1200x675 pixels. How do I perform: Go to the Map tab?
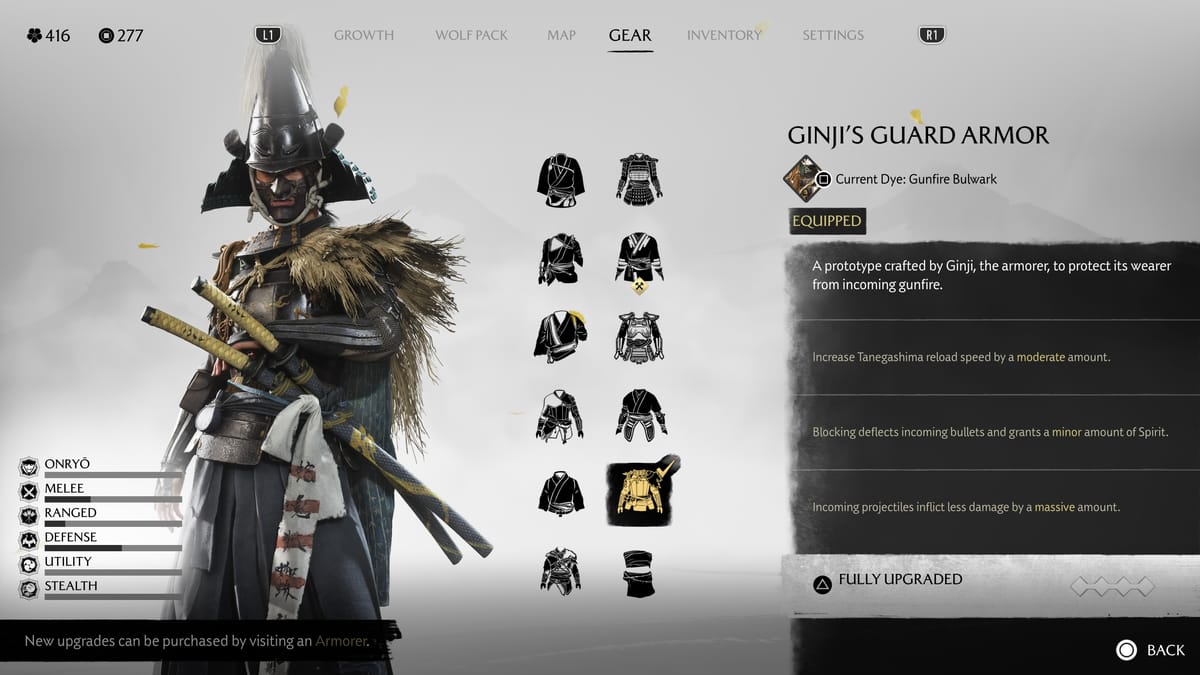(x=561, y=35)
